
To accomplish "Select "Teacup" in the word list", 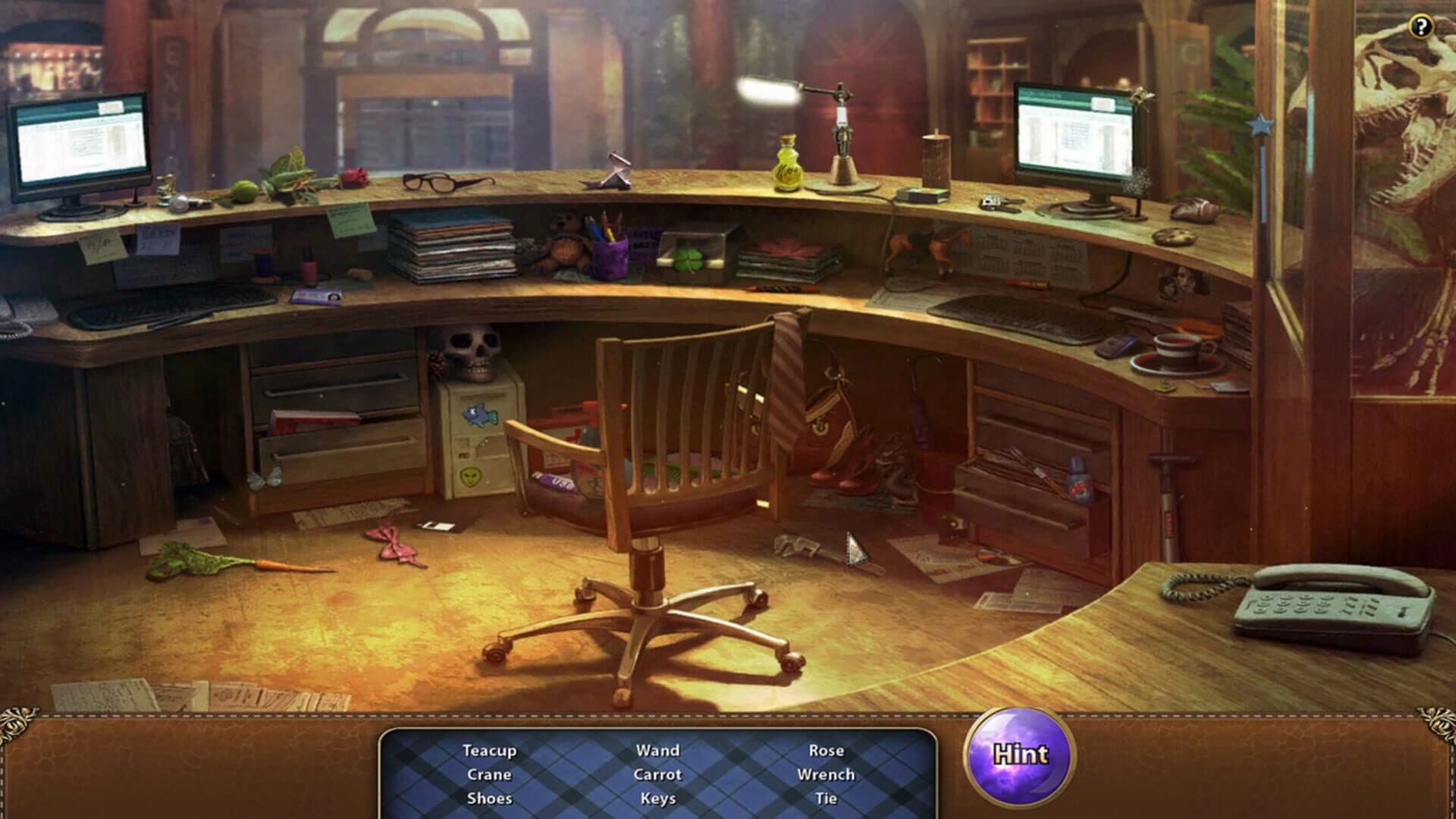I will click(488, 751).
